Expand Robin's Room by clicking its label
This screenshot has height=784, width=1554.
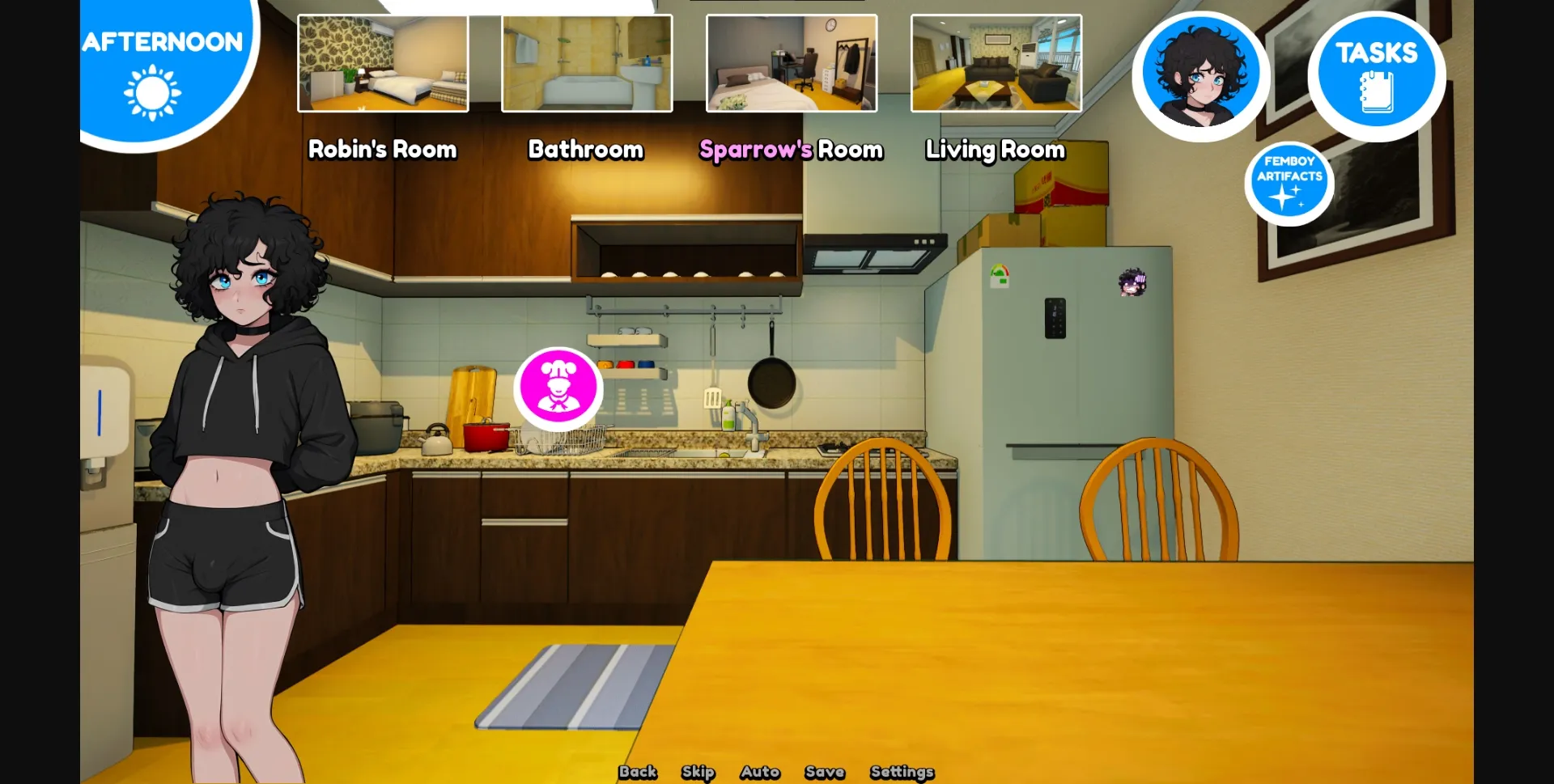(x=381, y=149)
